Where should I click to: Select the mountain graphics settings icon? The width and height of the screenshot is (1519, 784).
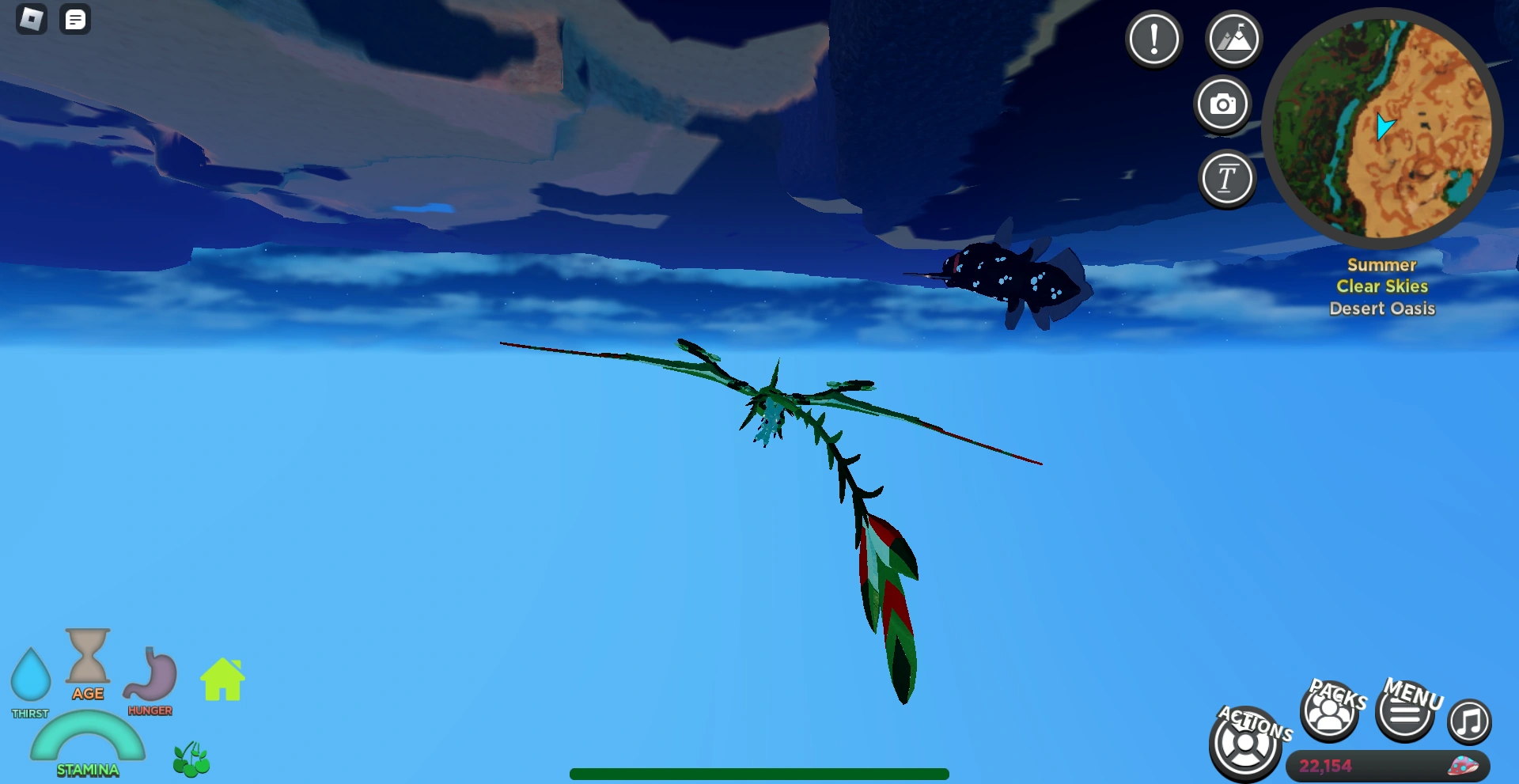1235,38
